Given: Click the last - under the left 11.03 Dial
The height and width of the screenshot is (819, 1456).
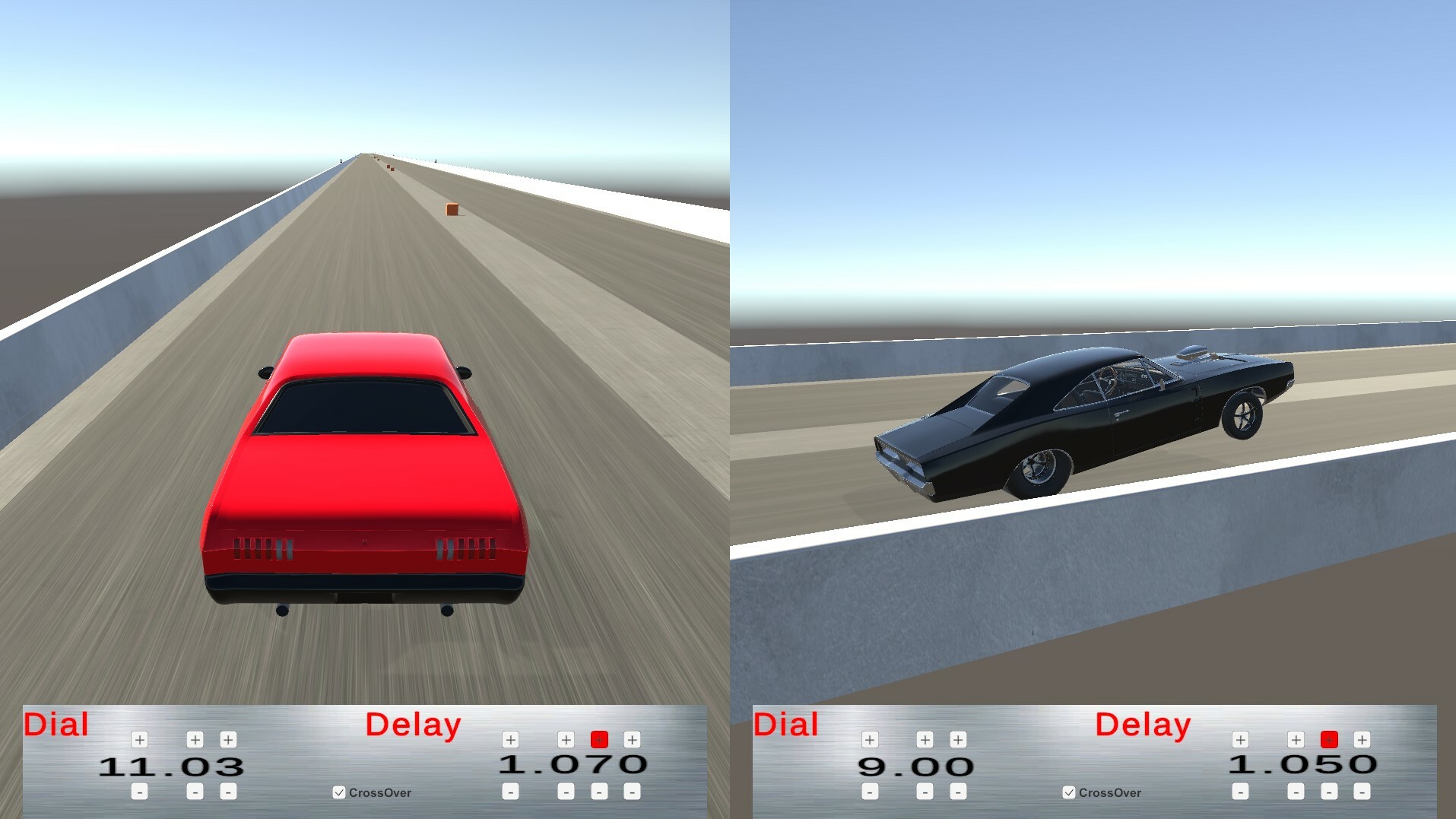Looking at the screenshot, I should tap(230, 791).
